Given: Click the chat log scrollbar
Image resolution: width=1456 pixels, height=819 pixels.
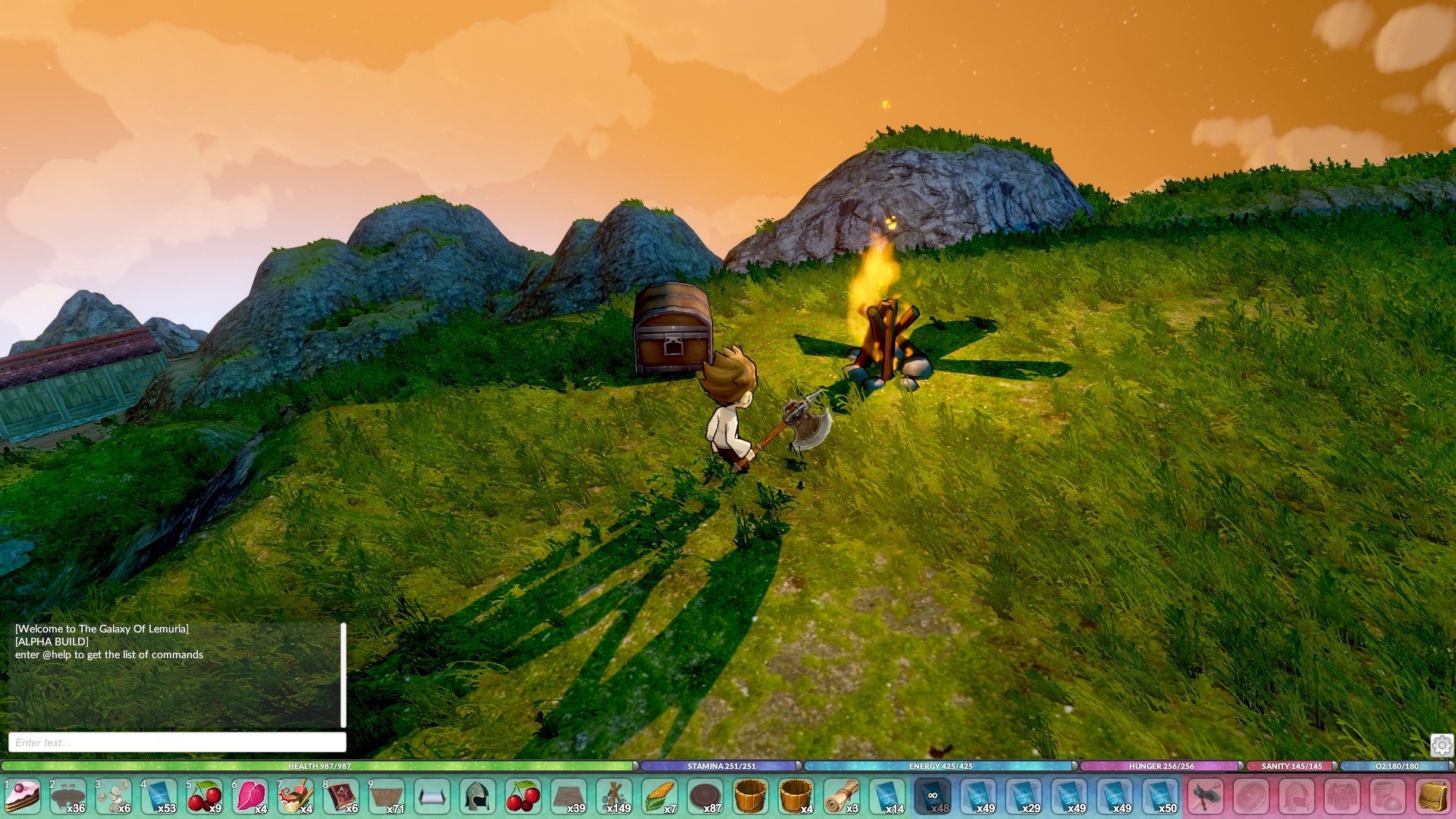Looking at the screenshot, I should 344,675.
